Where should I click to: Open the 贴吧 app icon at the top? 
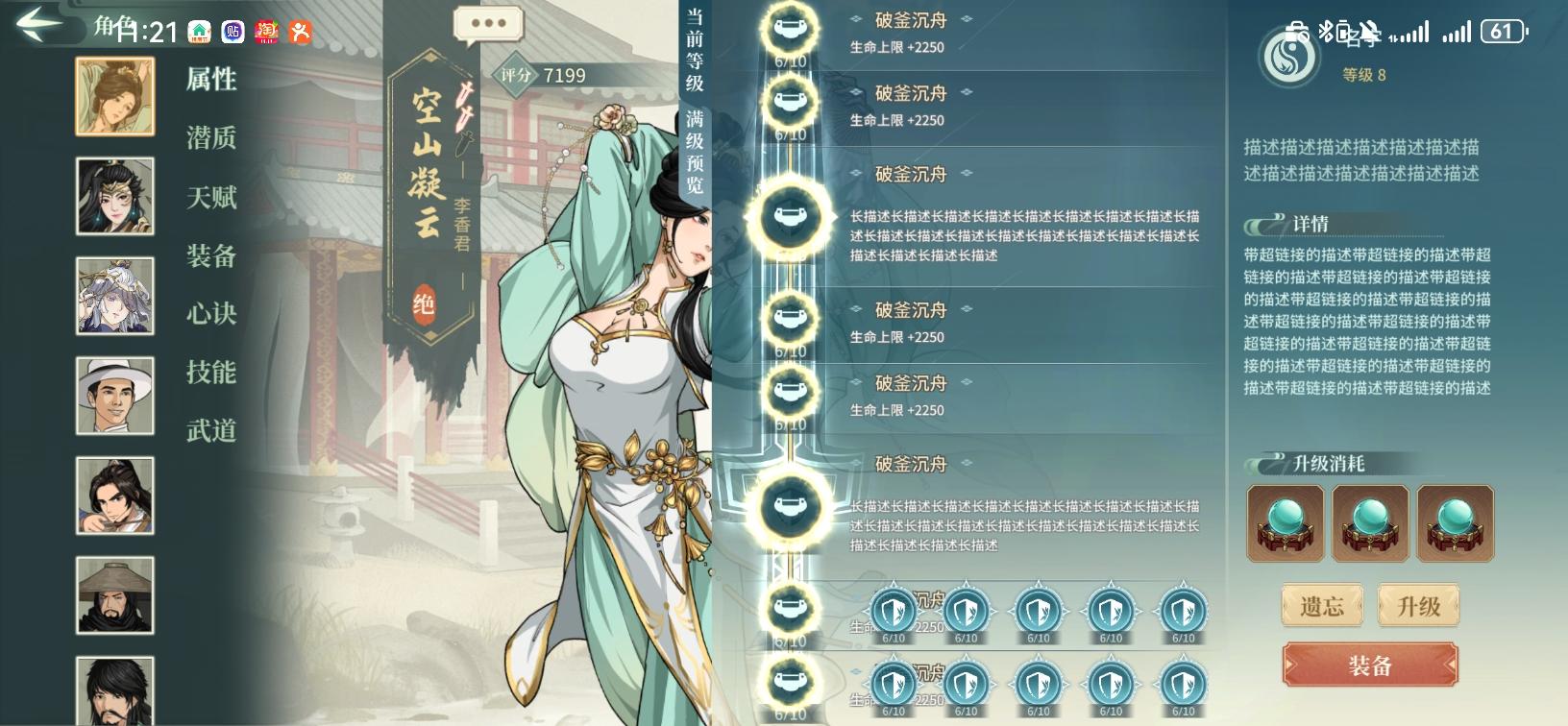[233, 30]
